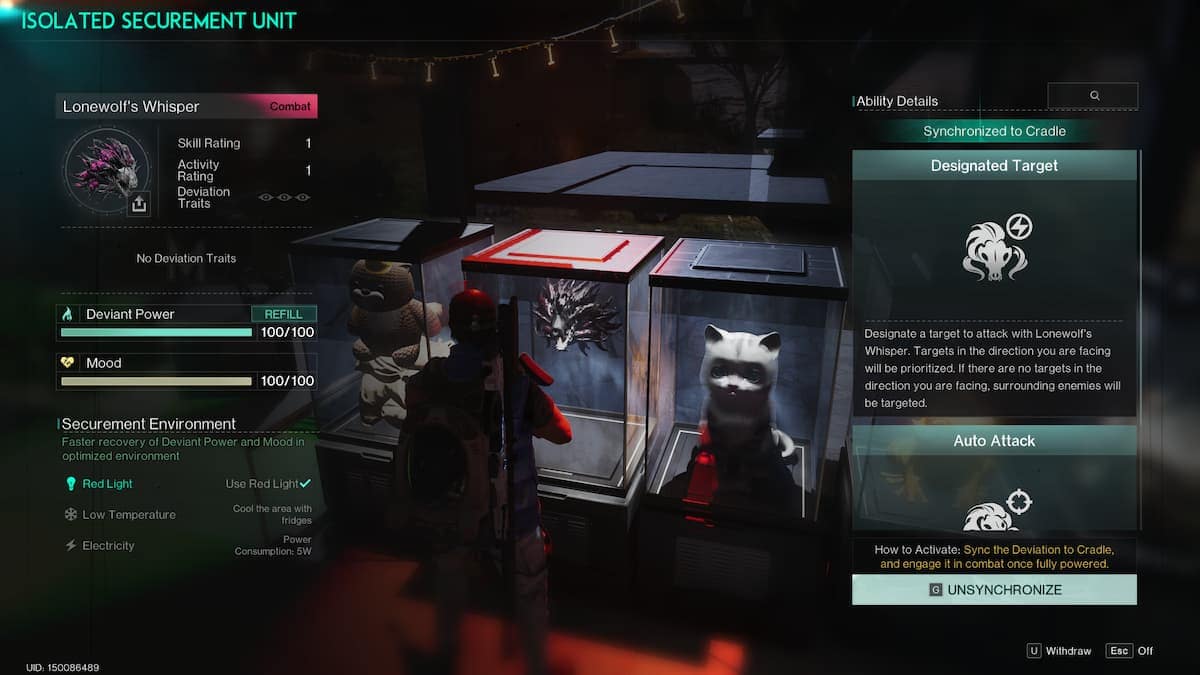Click the UNSYNCHRONIZE button
The width and height of the screenshot is (1200, 675).
point(994,590)
